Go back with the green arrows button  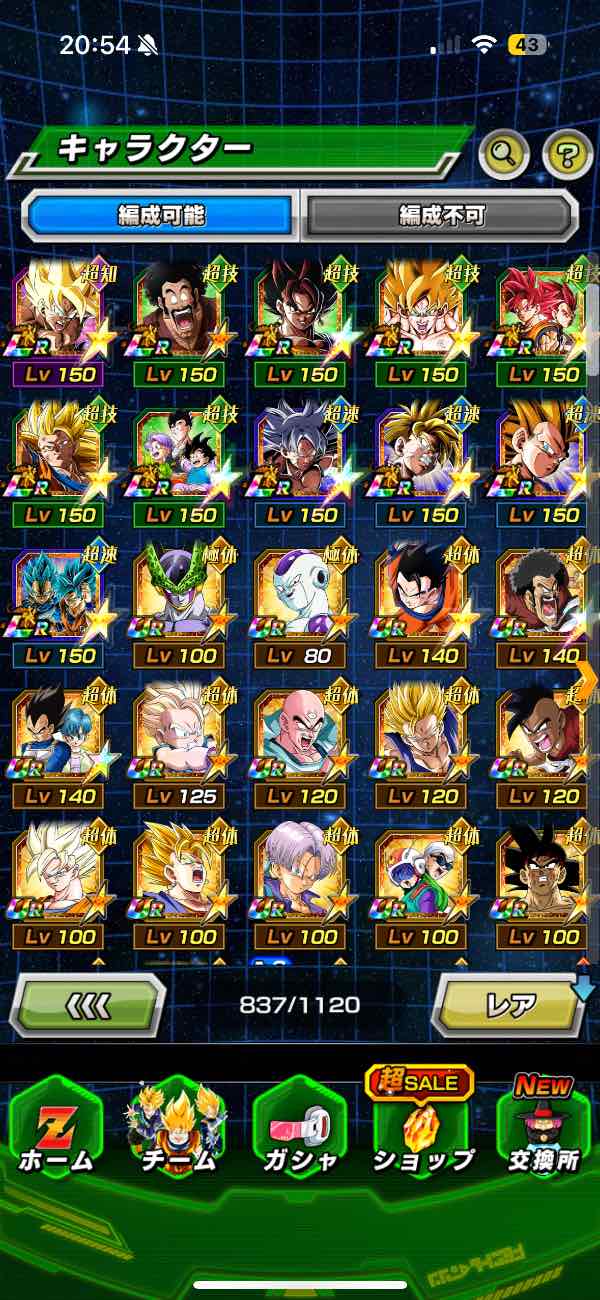coord(86,1004)
